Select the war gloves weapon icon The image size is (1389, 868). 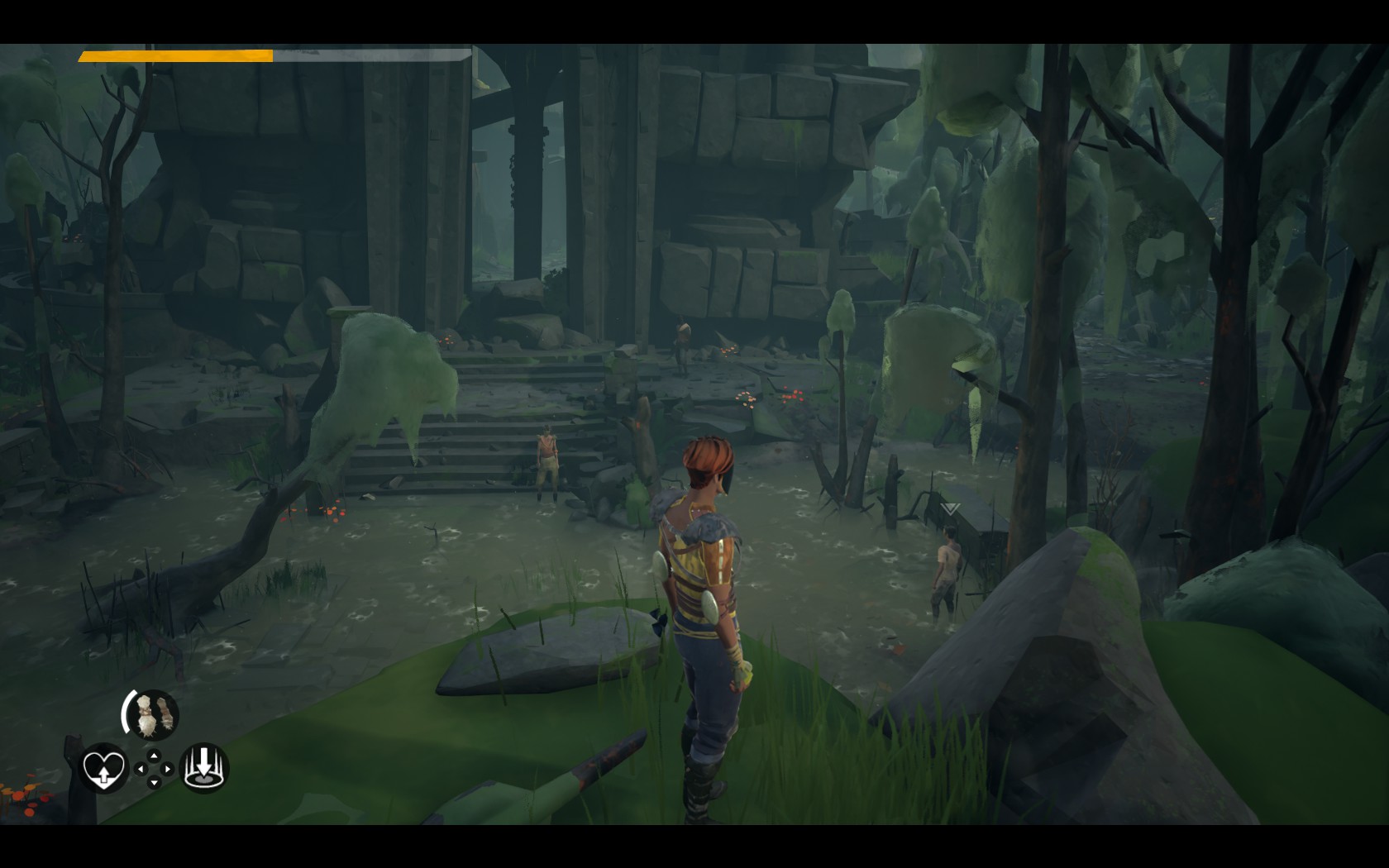(153, 713)
